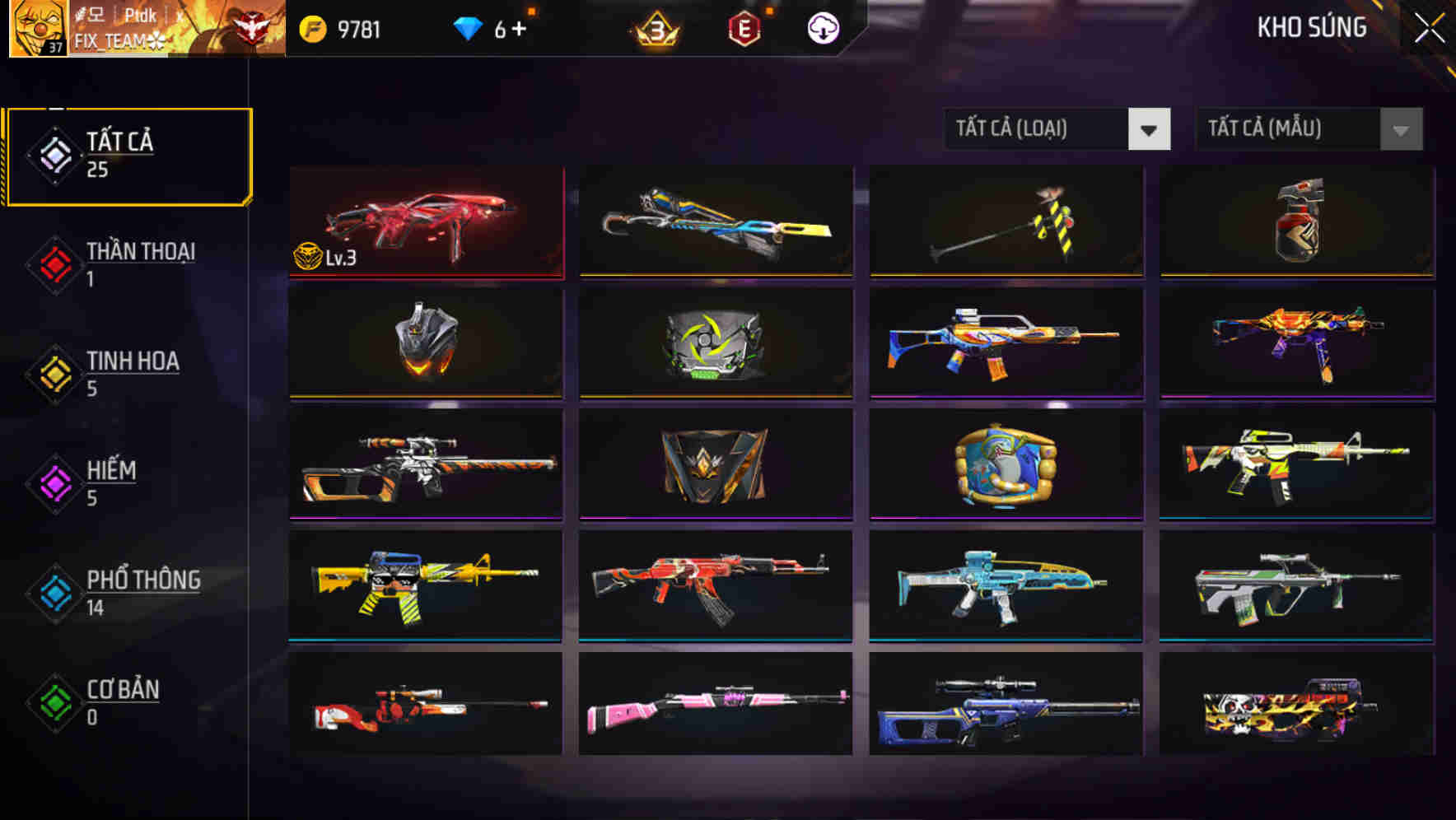Click the arrow on the weapon type selector
This screenshot has height=820, width=1456.
coord(1150,129)
